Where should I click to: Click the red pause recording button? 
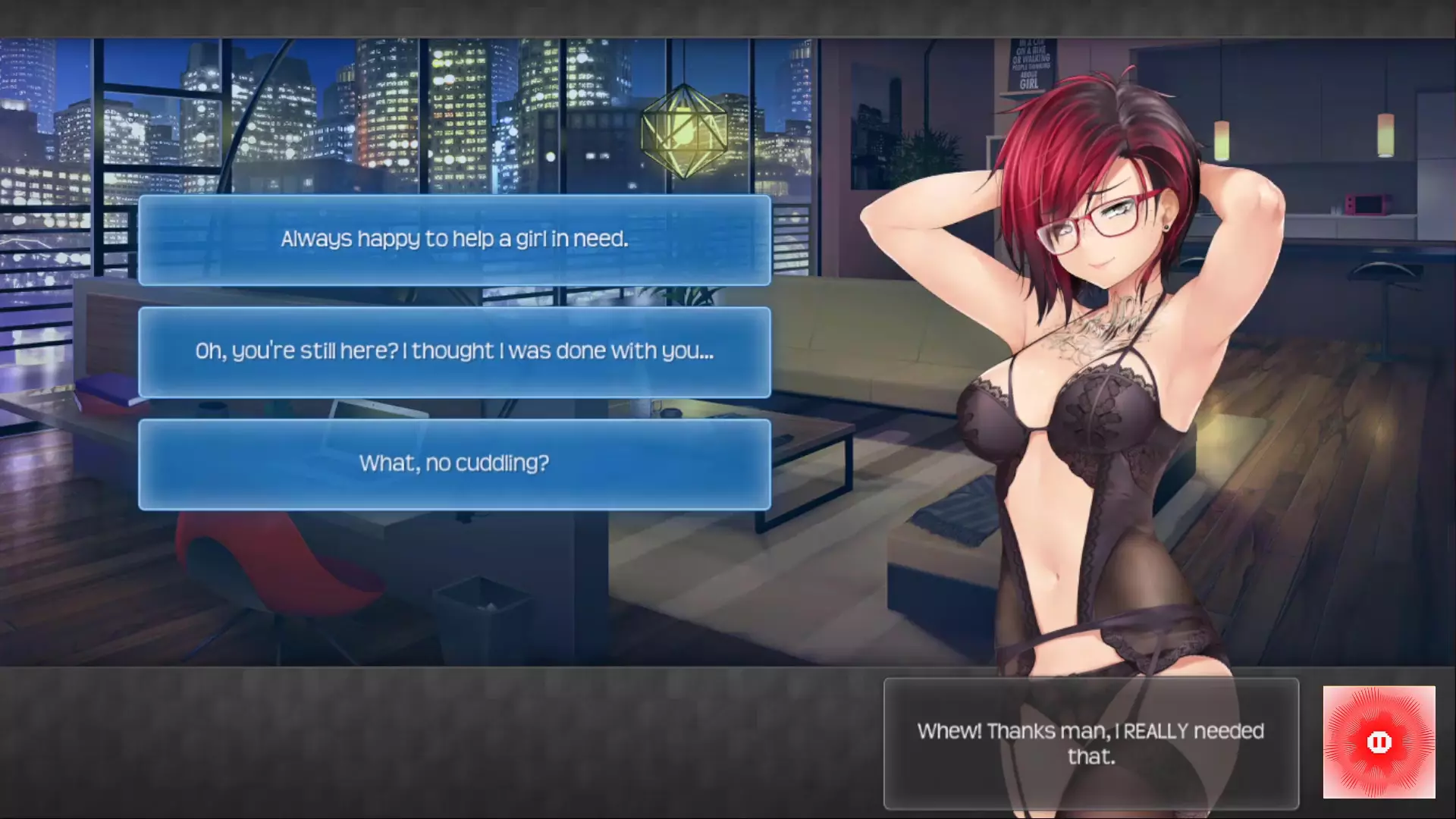pos(1379,742)
